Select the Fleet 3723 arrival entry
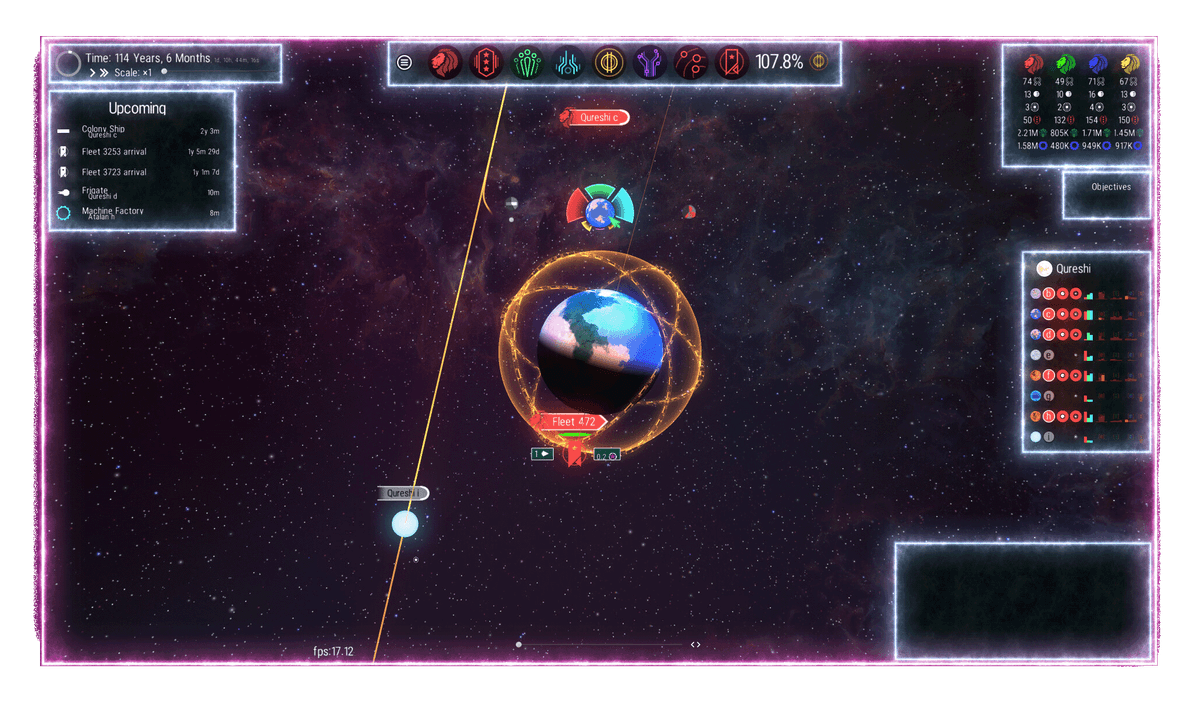 140,172
